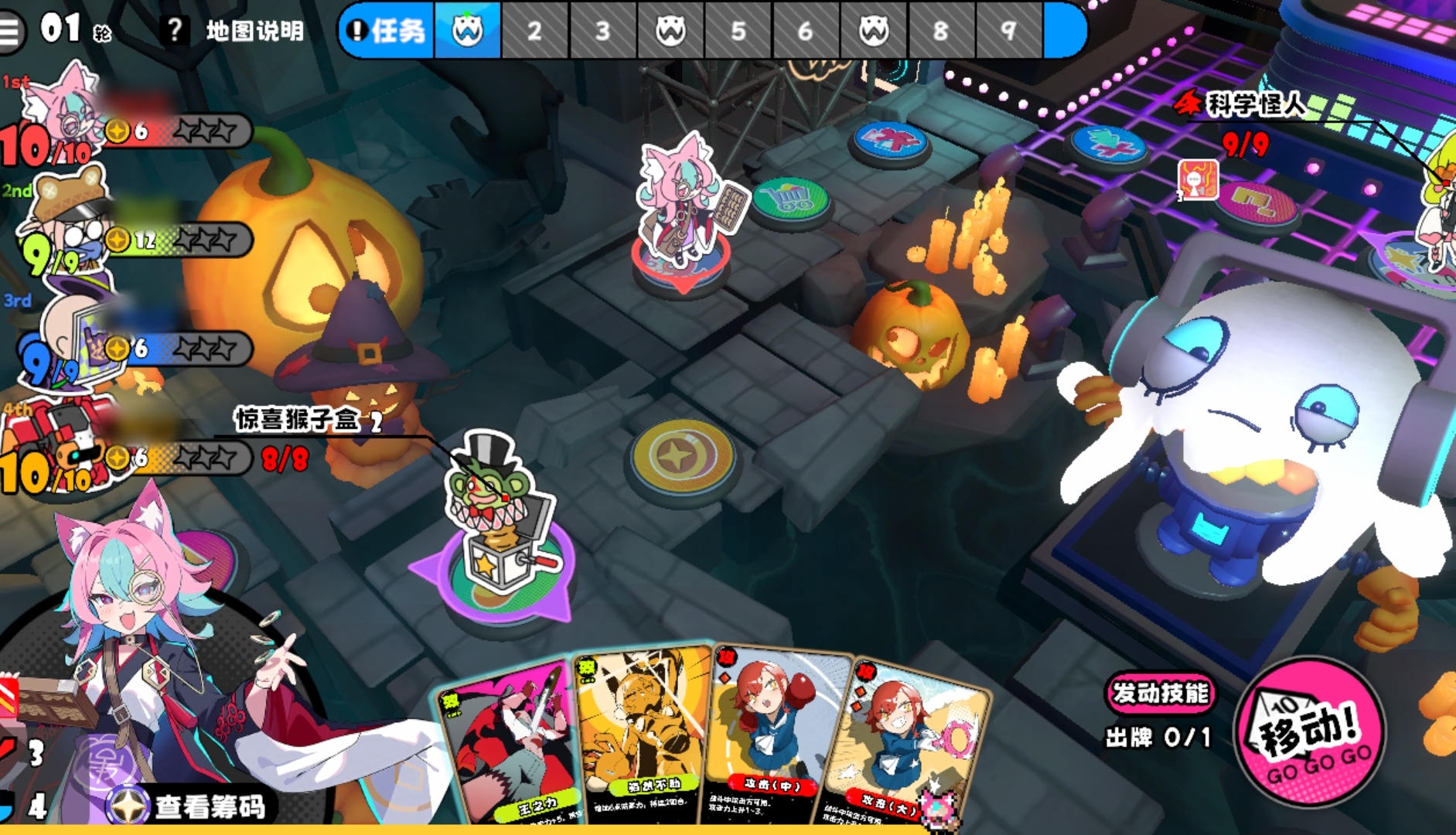Activate the 发动技能 skill button
This screenshot has height=835, width=1456.
pyautogui.click(x=1159, y=693)
